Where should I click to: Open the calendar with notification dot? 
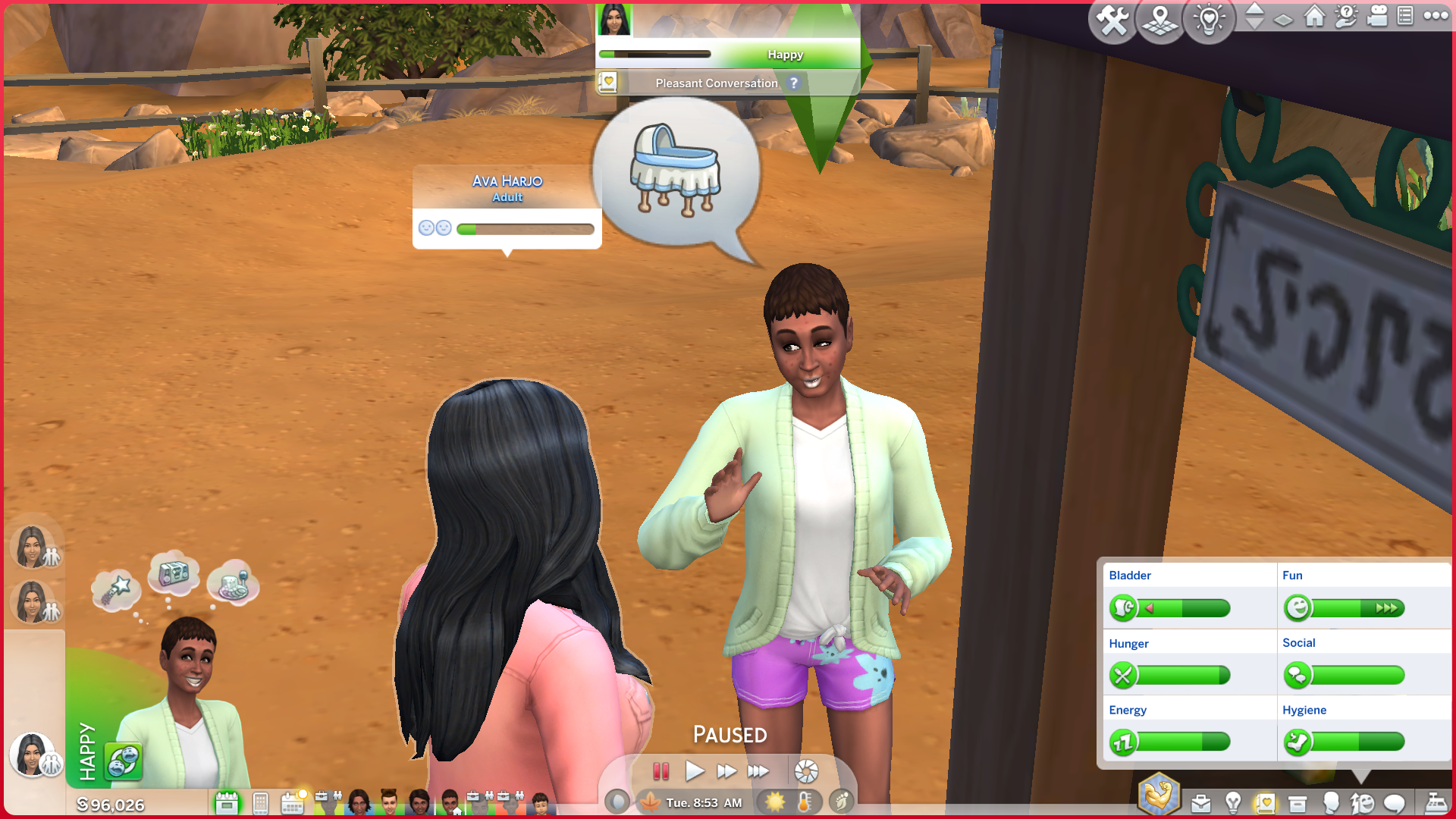293,802
